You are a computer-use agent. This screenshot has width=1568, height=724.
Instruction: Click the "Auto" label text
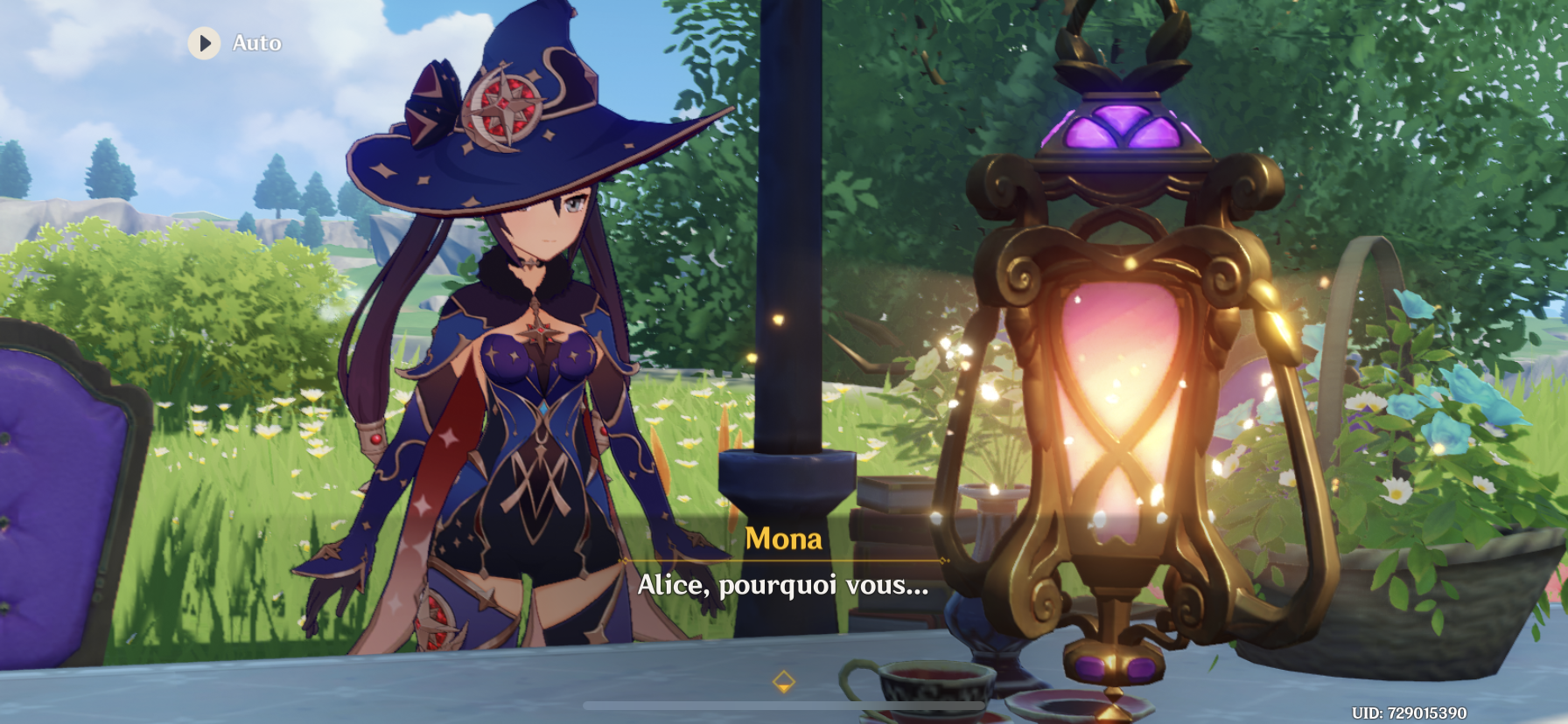pyautogui.click(x=255, y=42)
